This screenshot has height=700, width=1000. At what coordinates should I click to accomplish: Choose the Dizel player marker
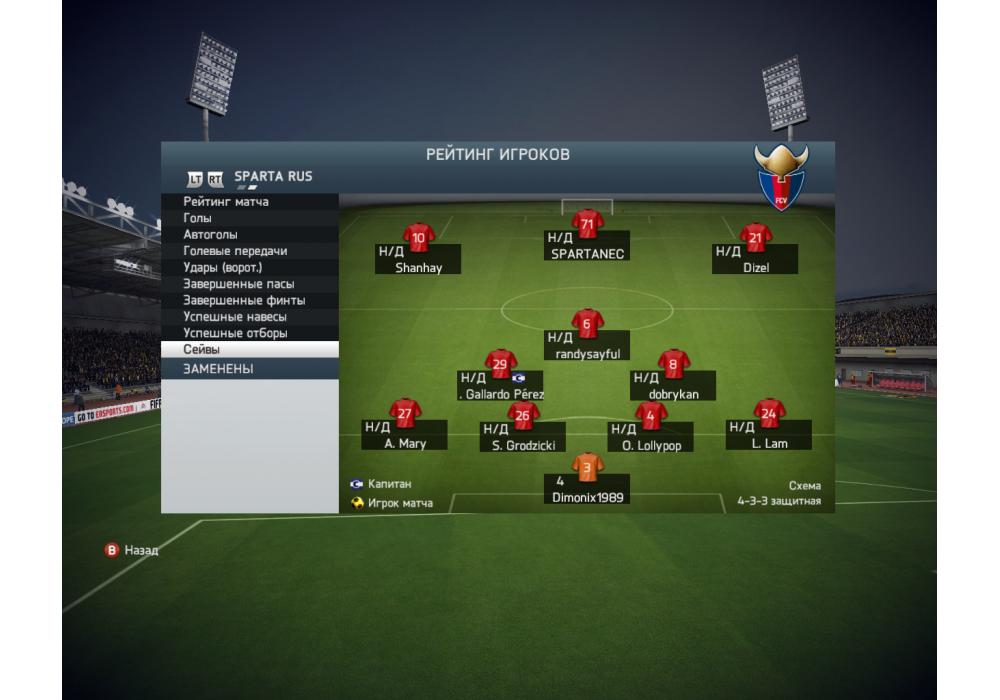pyautogui.click(x=755, y=254)
